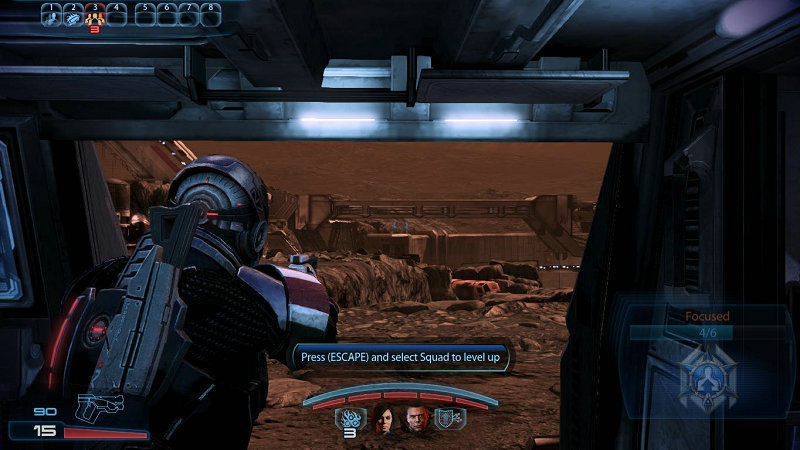The height and width of the screenshot is (450, 800).
Task: Activate the shield squadmate power icon
Action: 449,420
